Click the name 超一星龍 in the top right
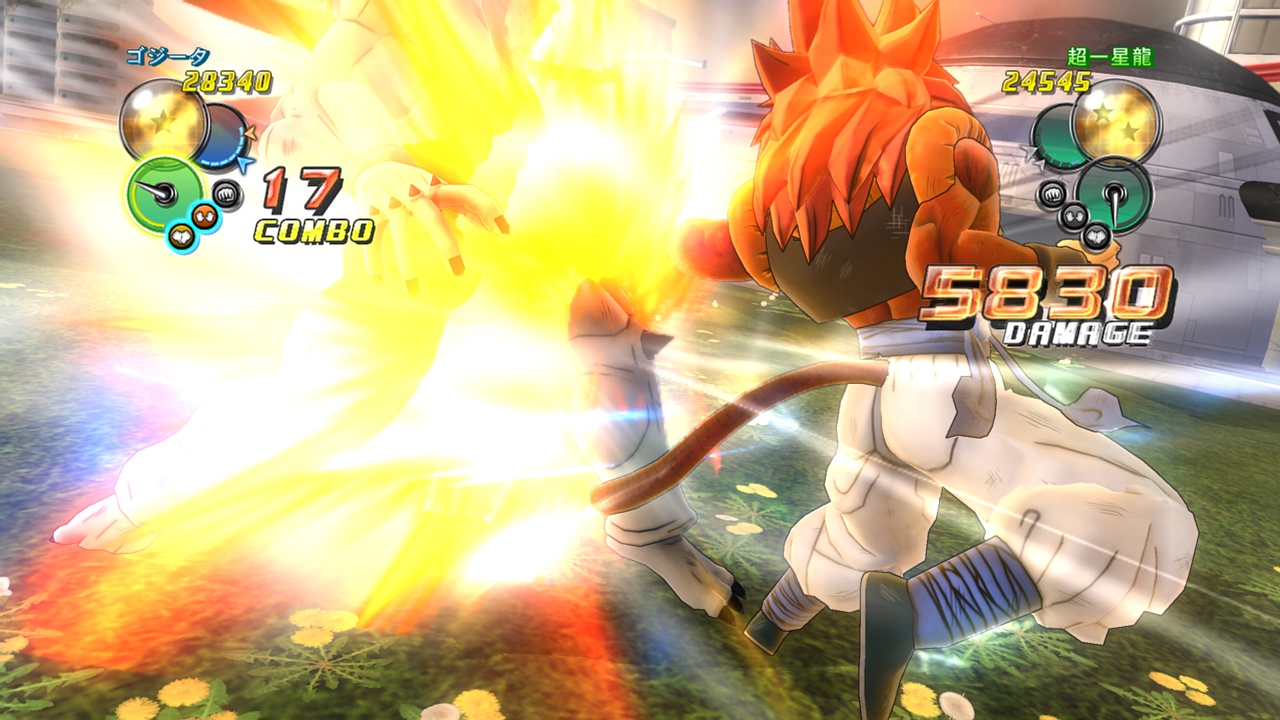 pyautogui.click(x=1110, y=58)
